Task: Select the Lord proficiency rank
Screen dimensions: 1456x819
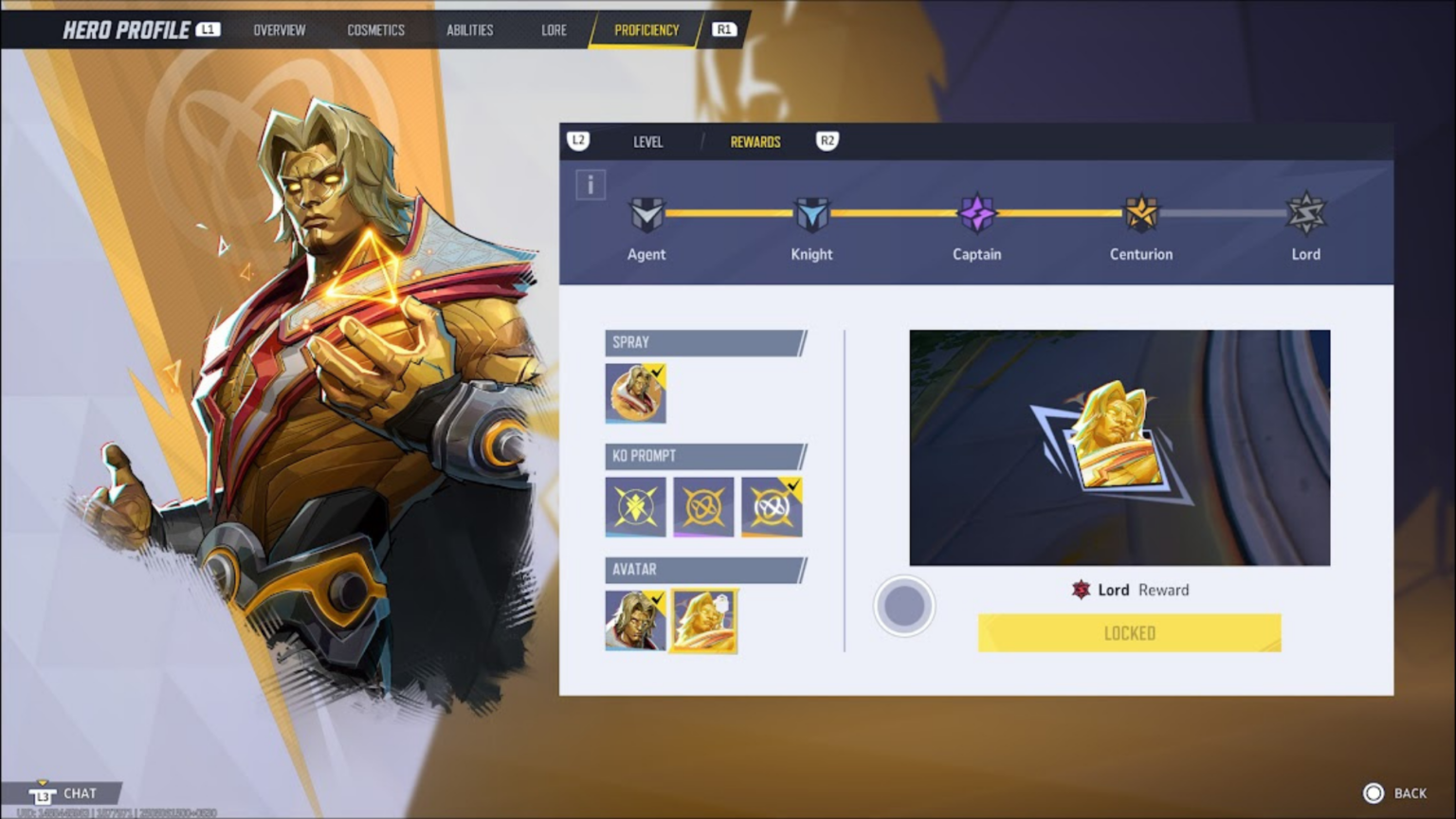Action: click(x=1305, y=215)
